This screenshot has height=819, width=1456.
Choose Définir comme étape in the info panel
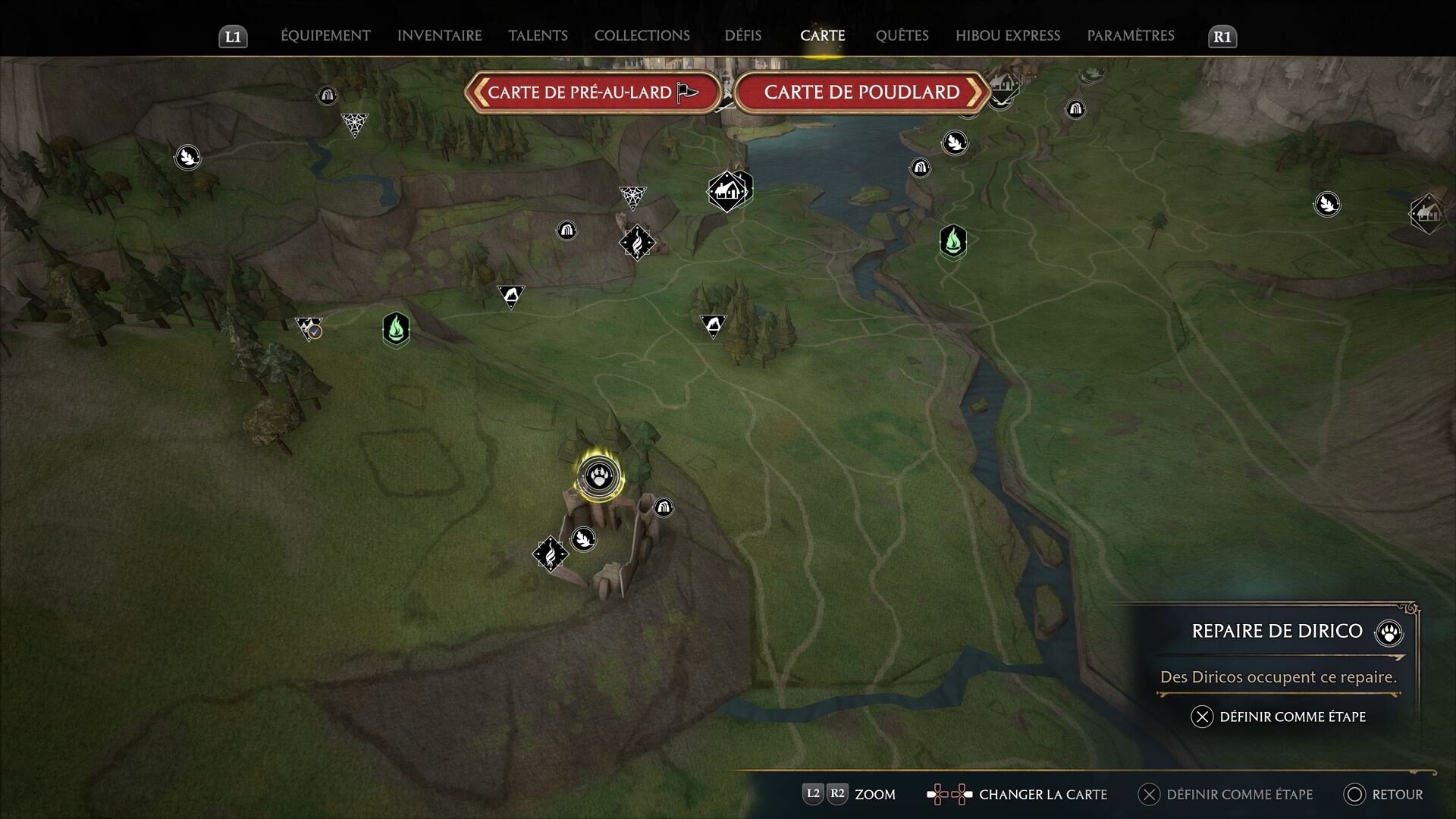[x=1280, y=717]
